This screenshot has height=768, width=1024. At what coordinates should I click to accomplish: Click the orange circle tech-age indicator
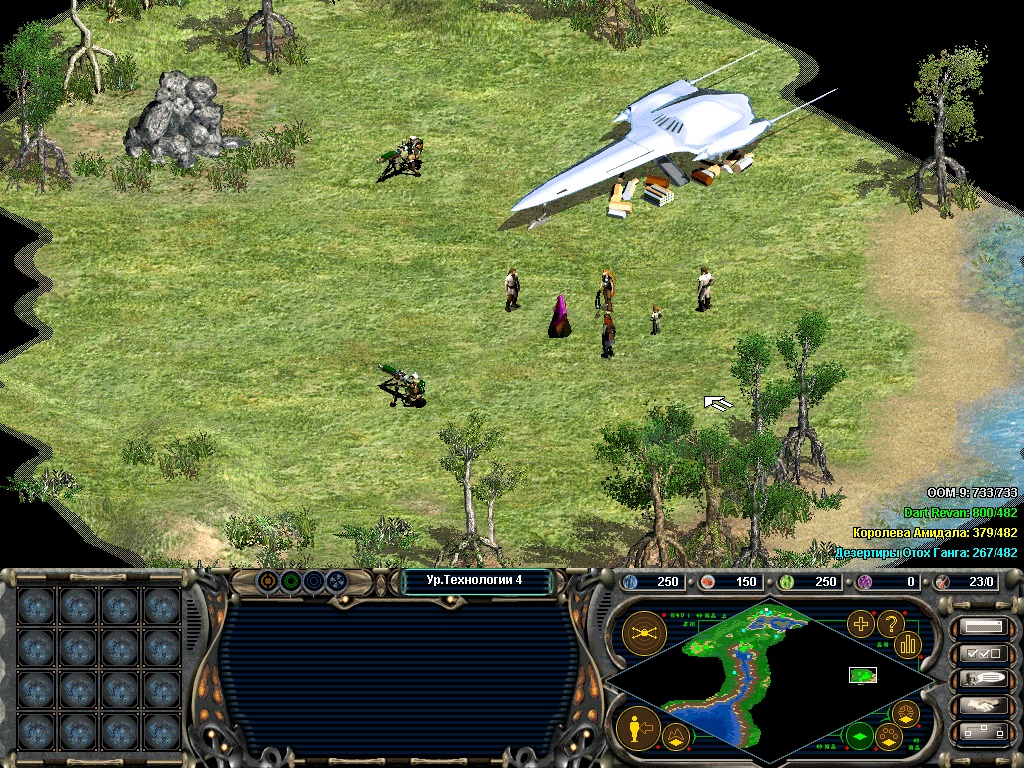[x=268, y=580]
